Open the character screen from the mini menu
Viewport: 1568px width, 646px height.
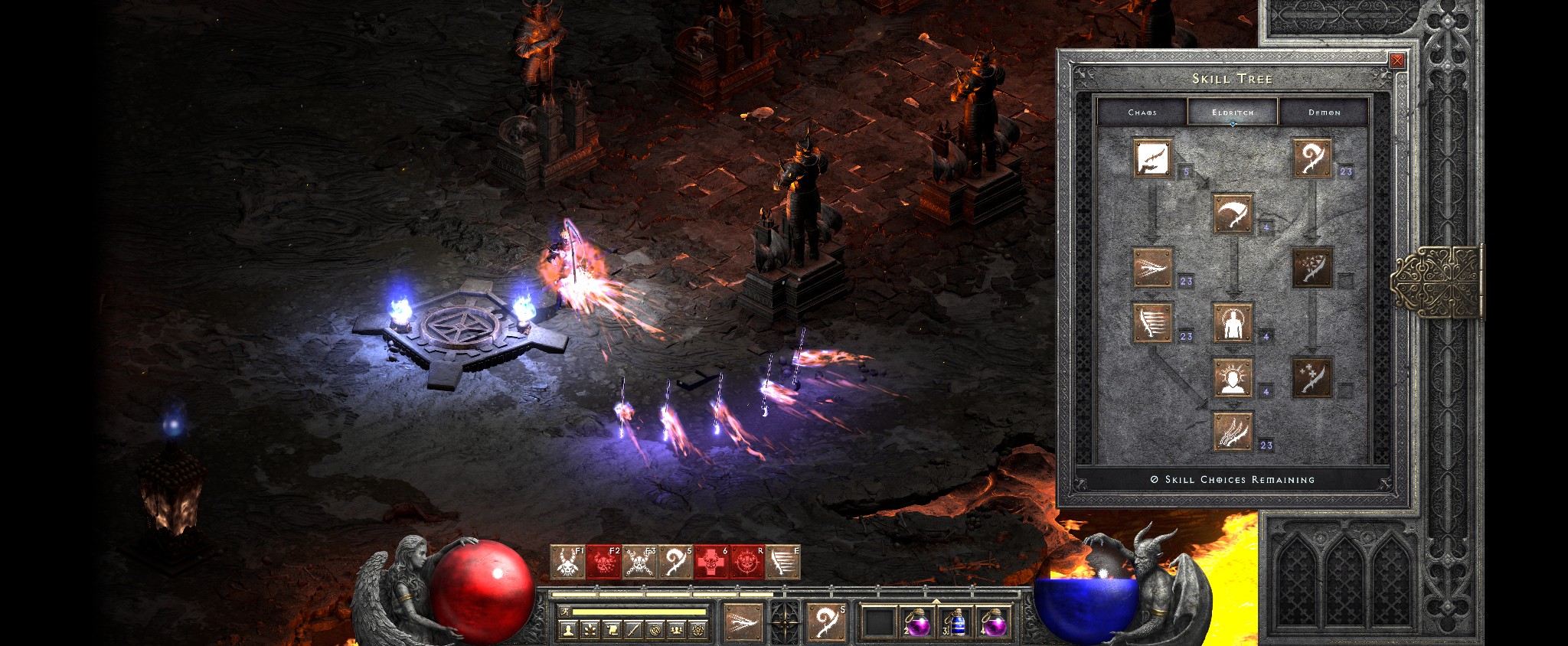coord(567,630)
